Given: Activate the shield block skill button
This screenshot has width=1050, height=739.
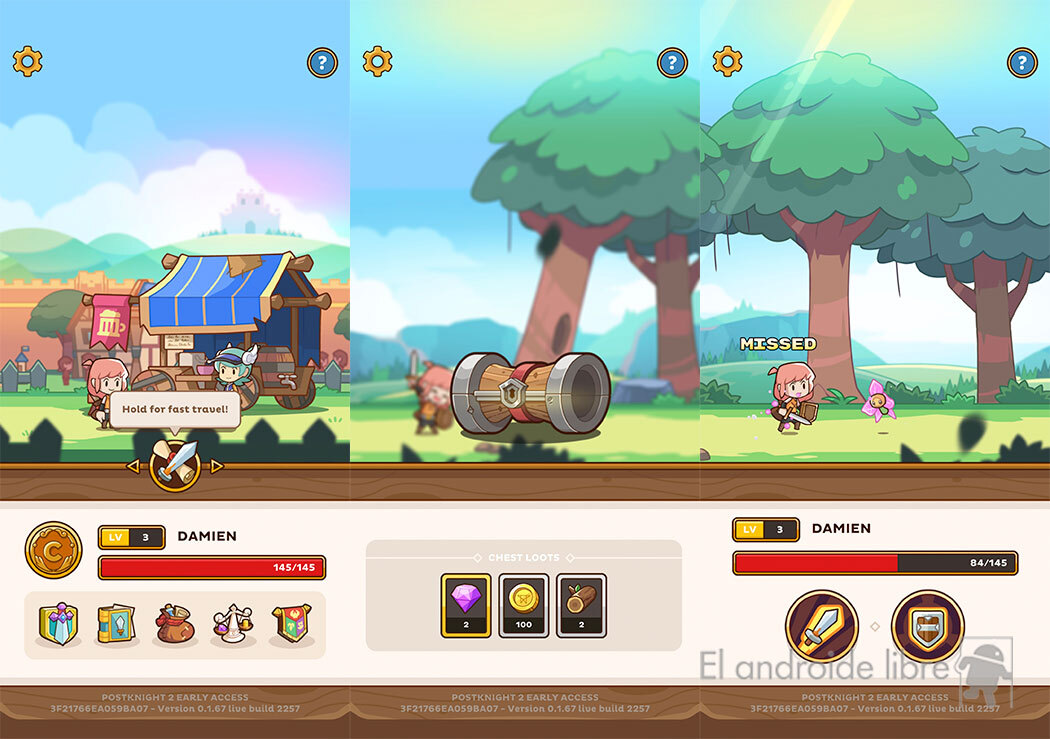Looking at the screenshot, I should click(x=927, y=626).
